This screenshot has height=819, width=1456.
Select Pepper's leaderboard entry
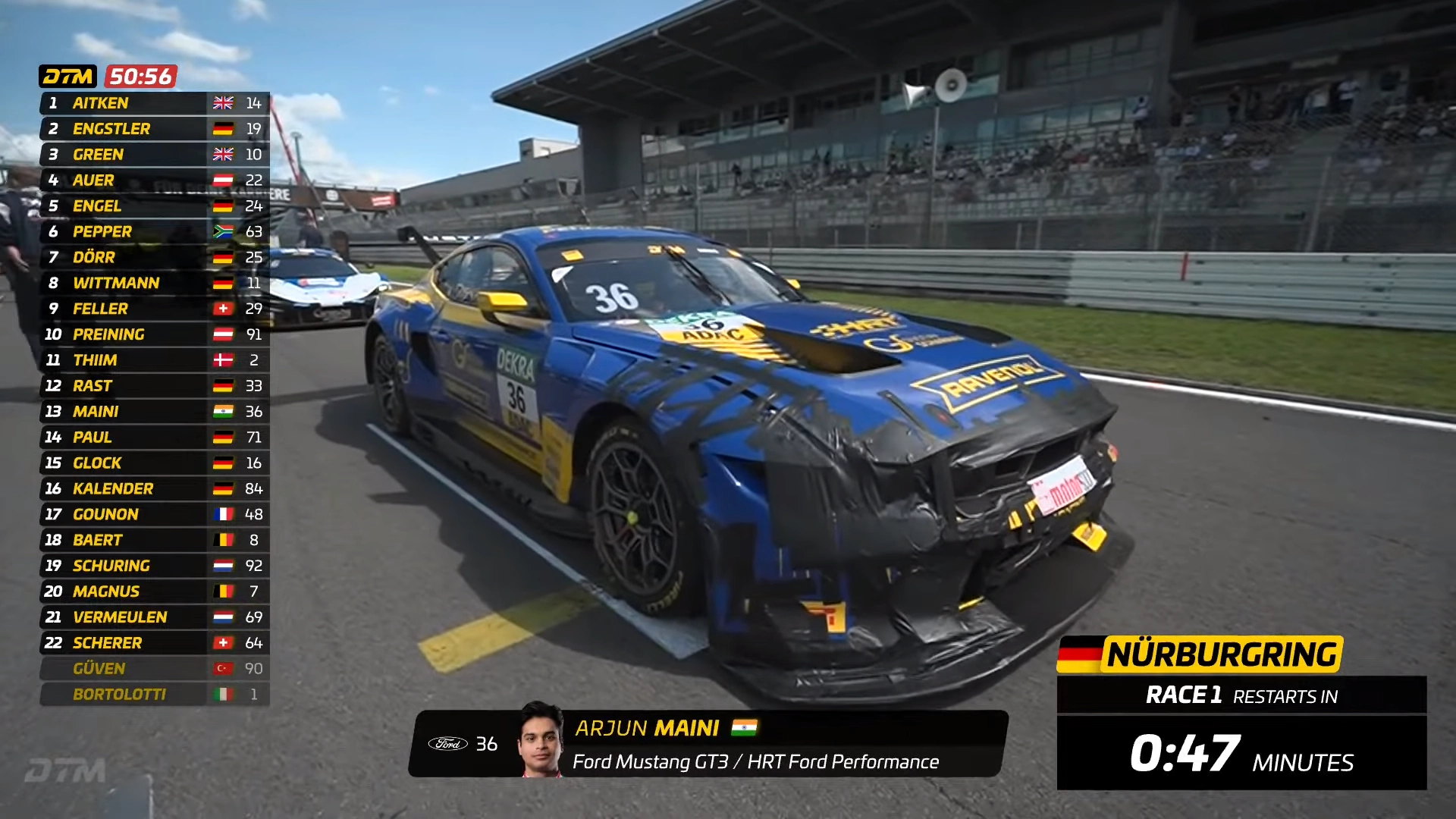click(x=154, y=232)
